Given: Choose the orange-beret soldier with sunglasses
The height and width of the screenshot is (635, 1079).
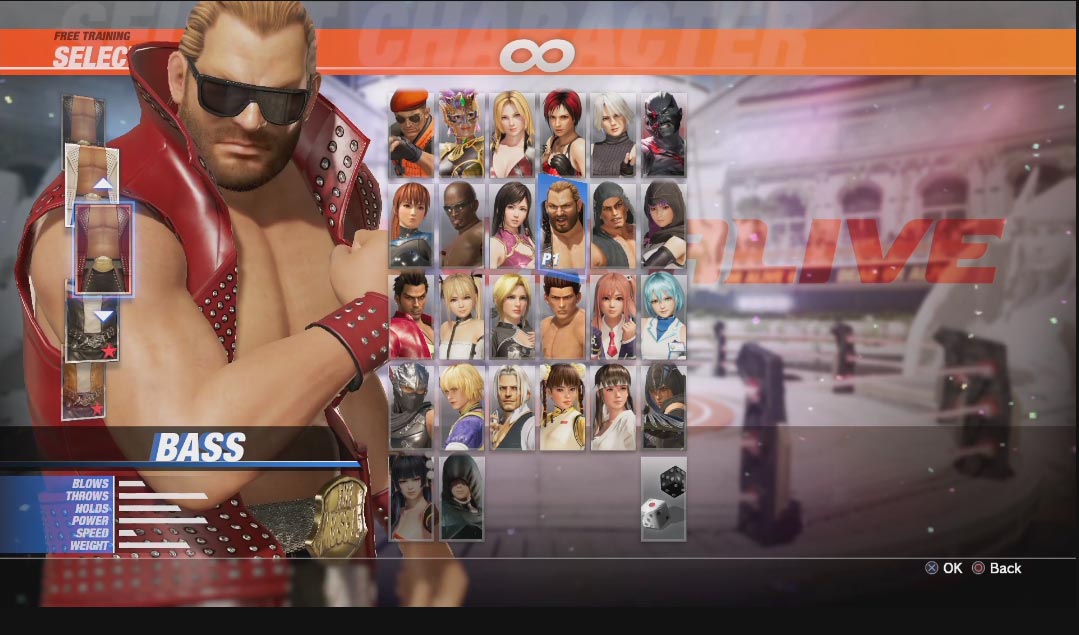Looking at the screenshot, I should (x=412, y=135).
